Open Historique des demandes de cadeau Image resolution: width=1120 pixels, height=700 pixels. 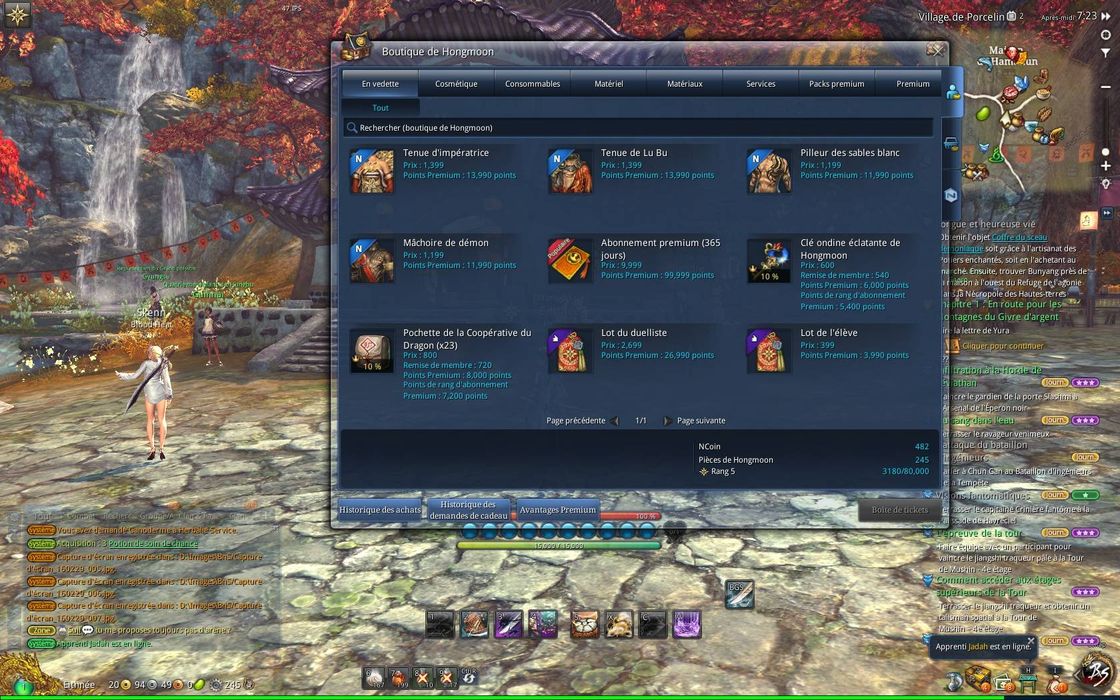[468, 510]
